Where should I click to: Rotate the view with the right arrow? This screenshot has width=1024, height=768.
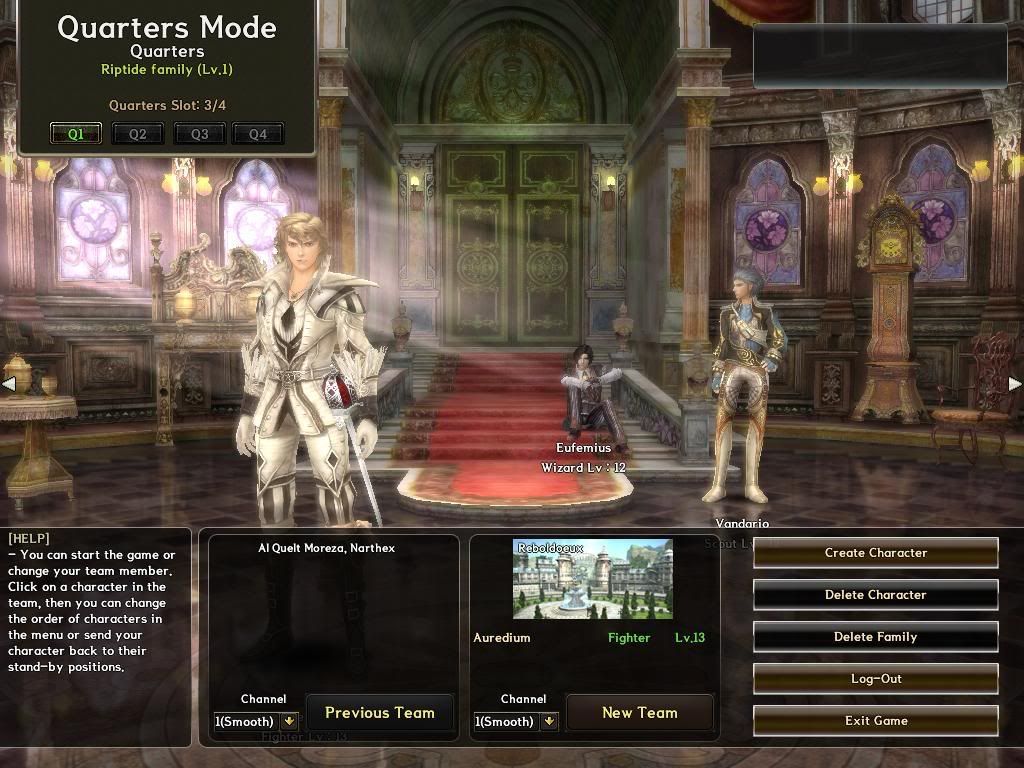coord(1015,383)
